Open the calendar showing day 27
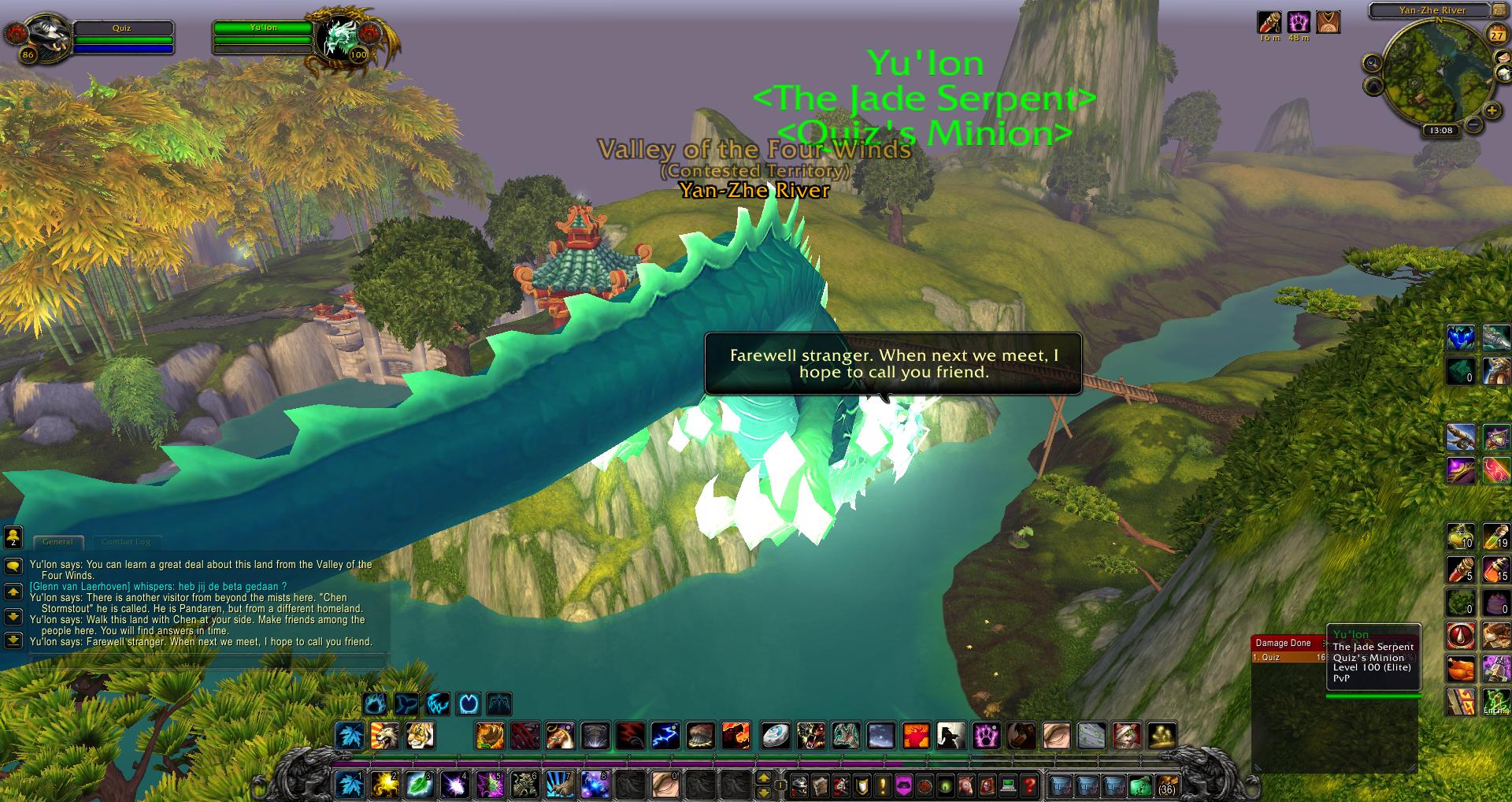 [1496, 35]
